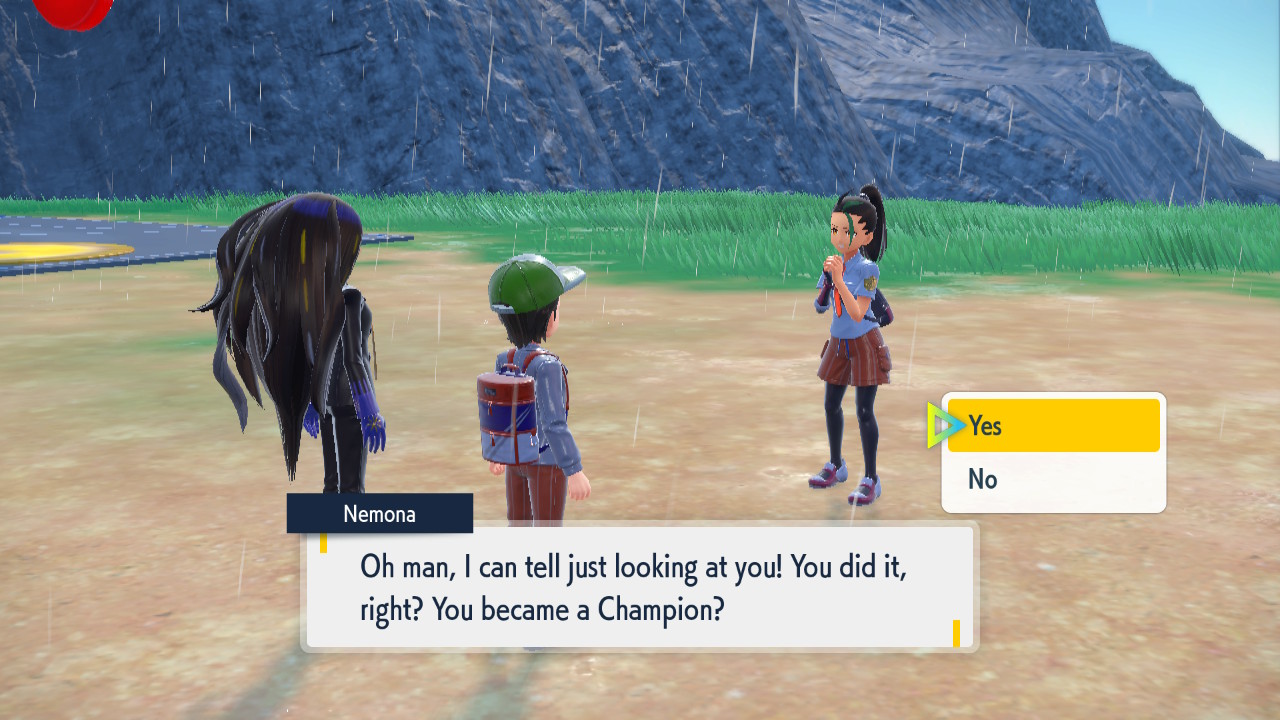The width and height of the screenshot is (1280, 720).
Task: Select the No dialogue option
Action: click(1053, 480)
